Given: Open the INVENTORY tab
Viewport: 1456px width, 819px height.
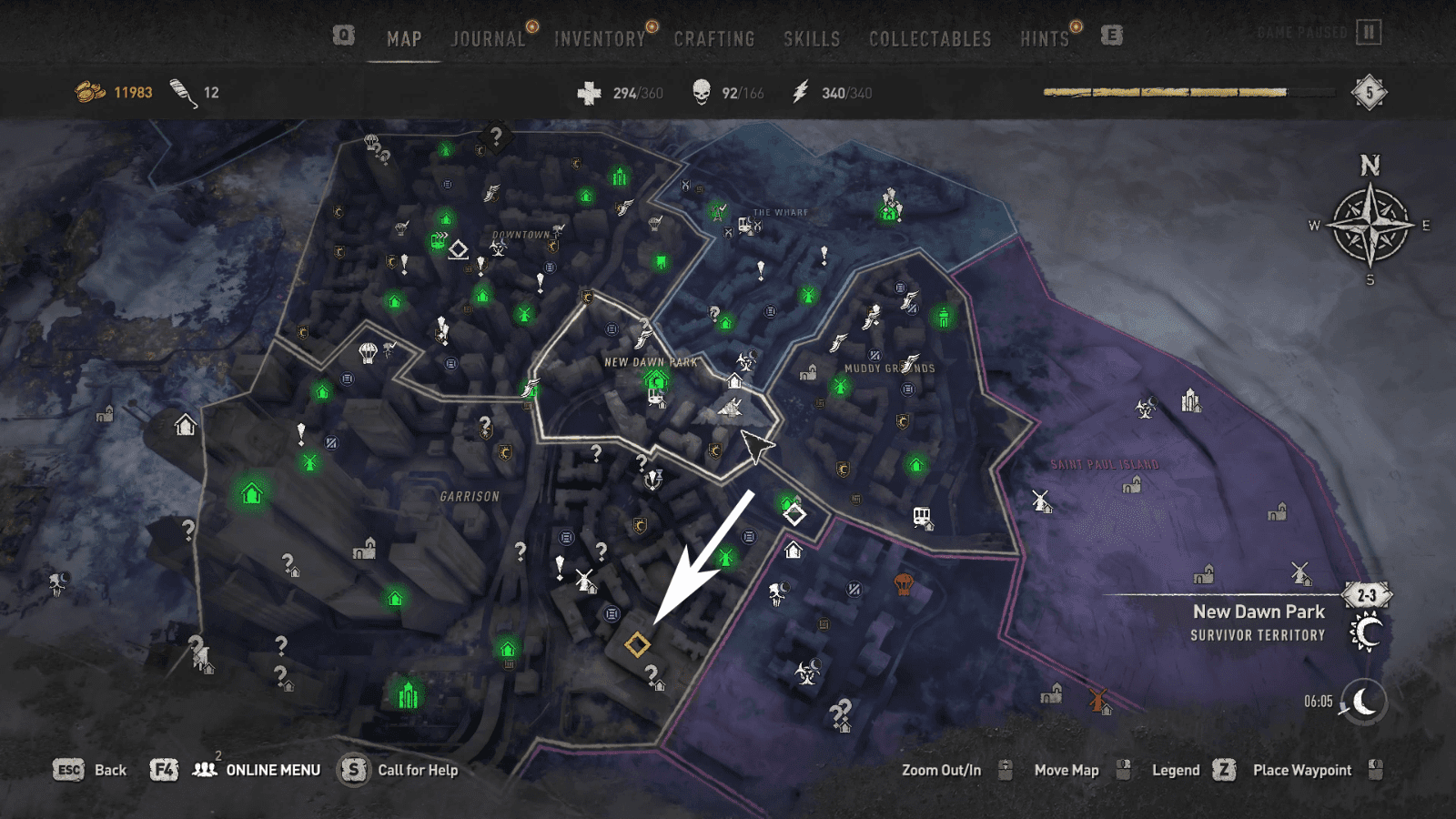Looking at the screenshot, I should 599,39.
